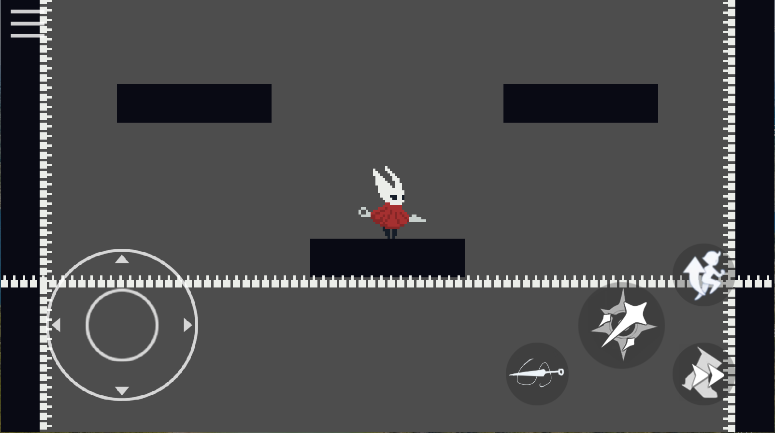Open the hamburger menu
The height and width of the screenshot is (433, 775).
(27, 23)
